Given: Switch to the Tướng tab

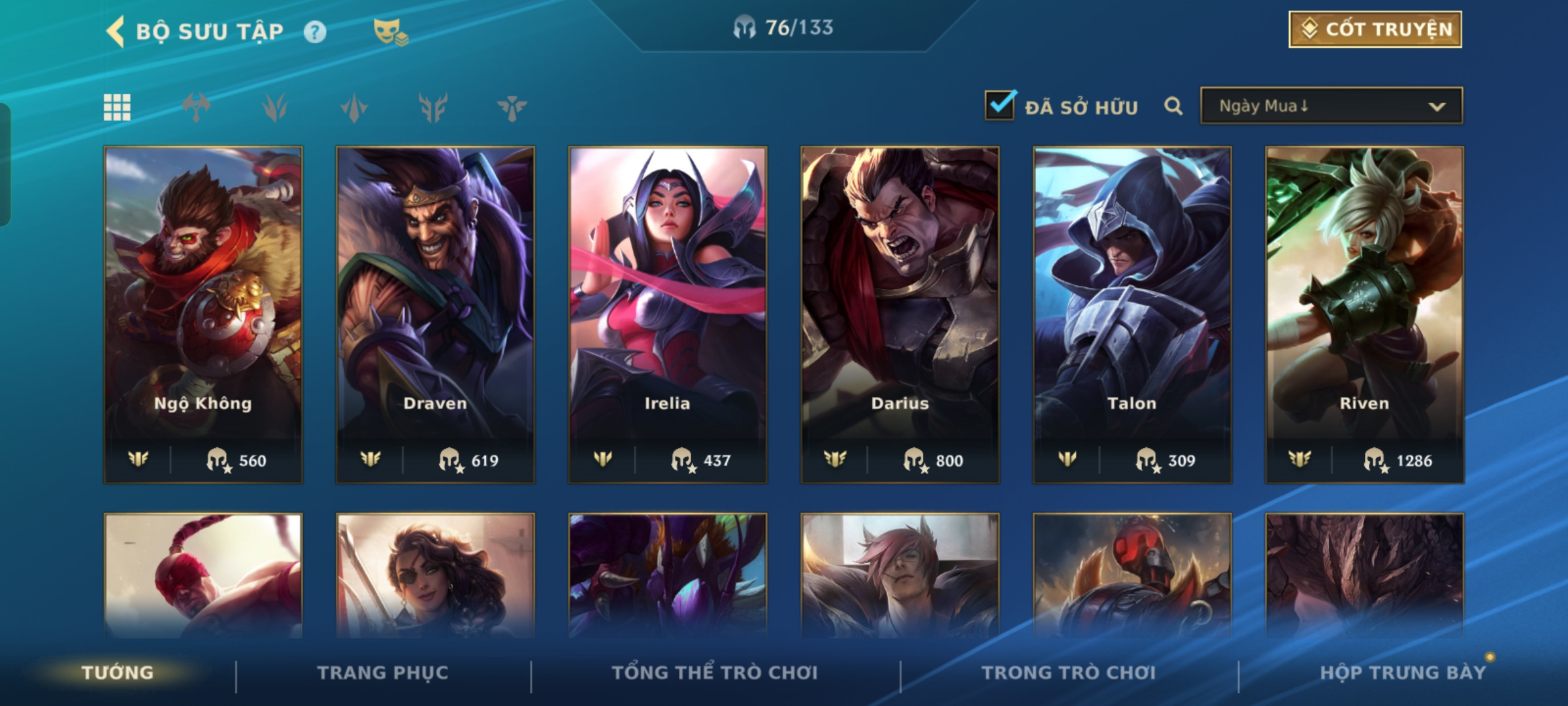Looking at the screenshot, I should click(118, 673).
